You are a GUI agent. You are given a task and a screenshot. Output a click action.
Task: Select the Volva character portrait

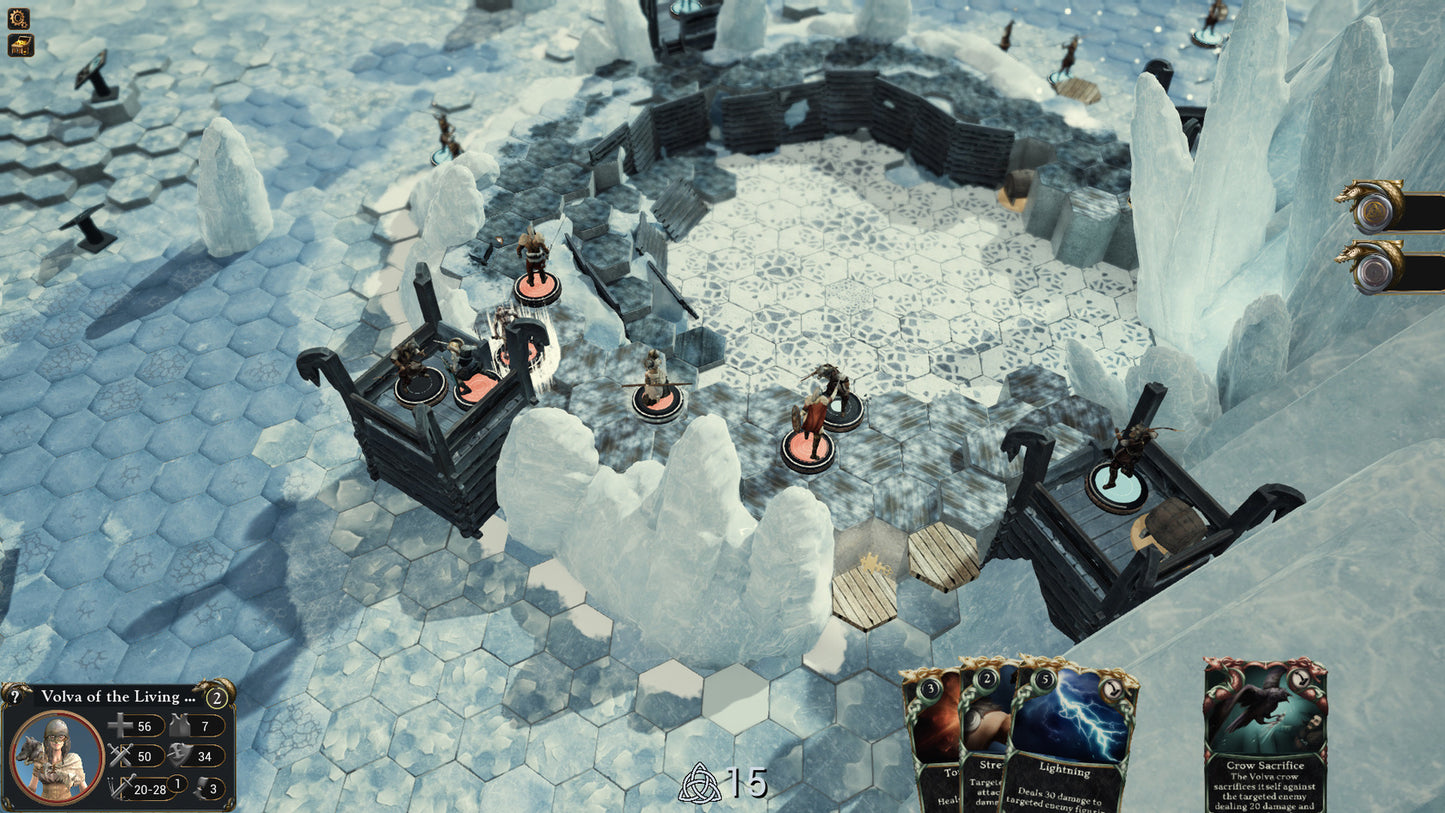[55, 757]
